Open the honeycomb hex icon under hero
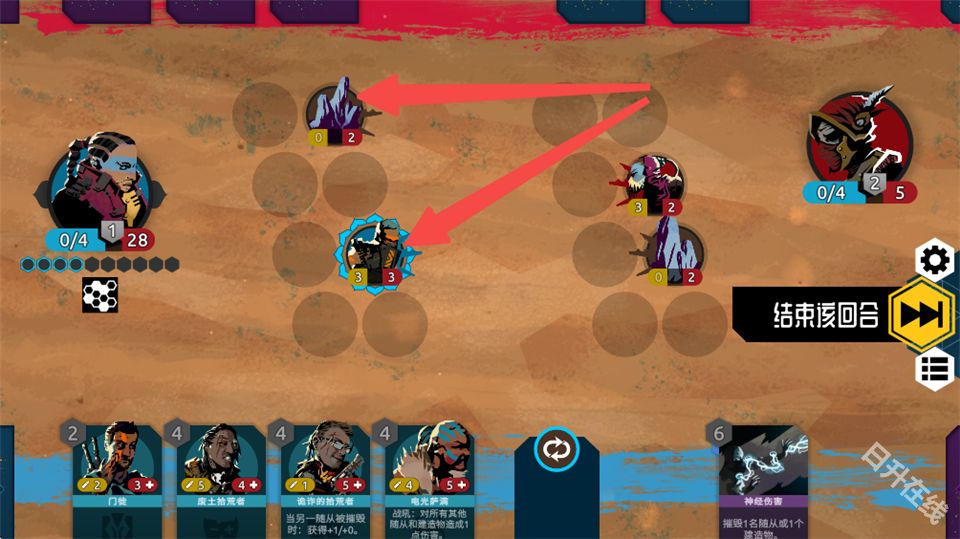Screen dimensions: 960x539 coord(100,295)
